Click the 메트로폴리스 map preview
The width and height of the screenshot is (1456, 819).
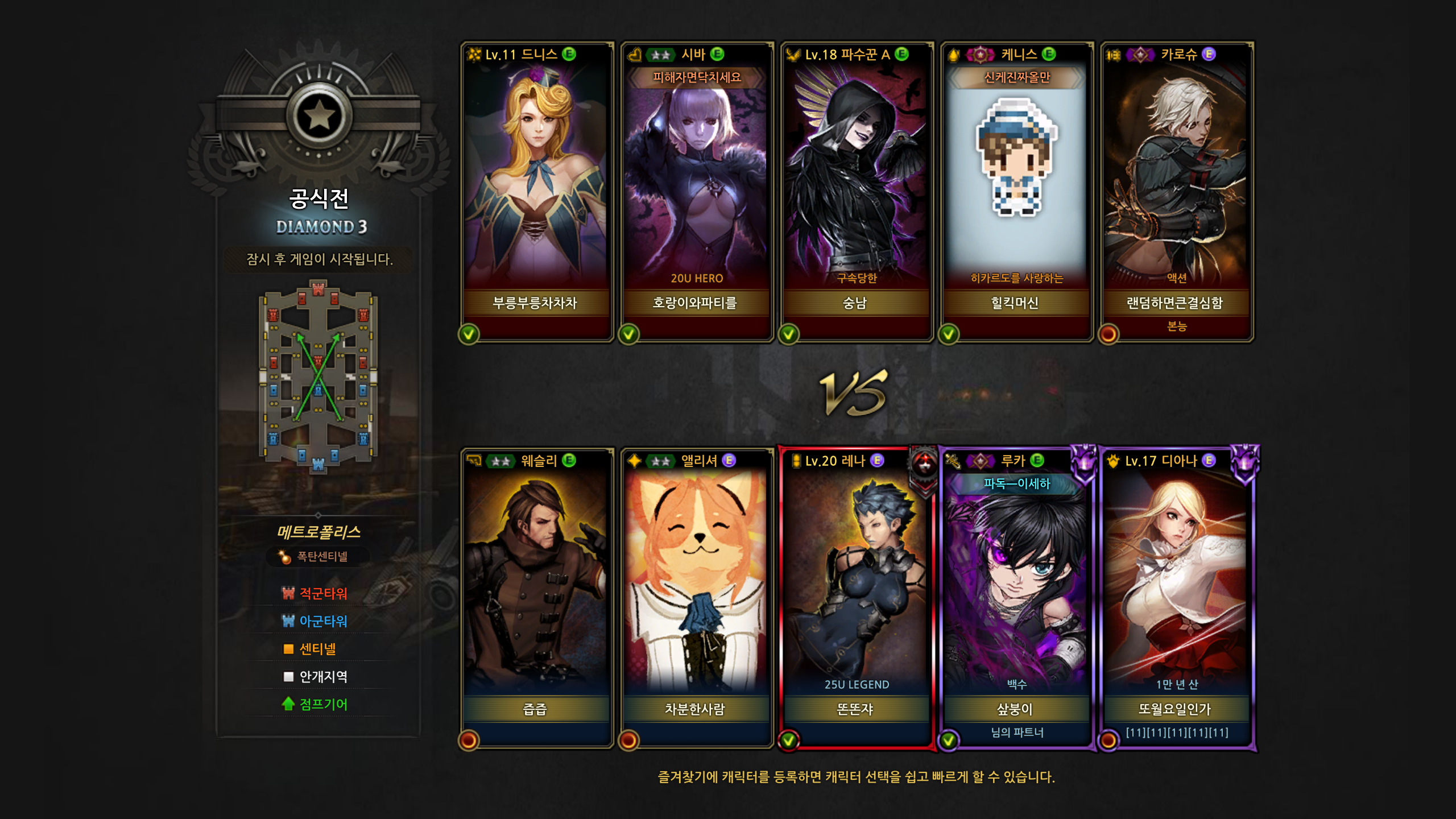(318, 377)
